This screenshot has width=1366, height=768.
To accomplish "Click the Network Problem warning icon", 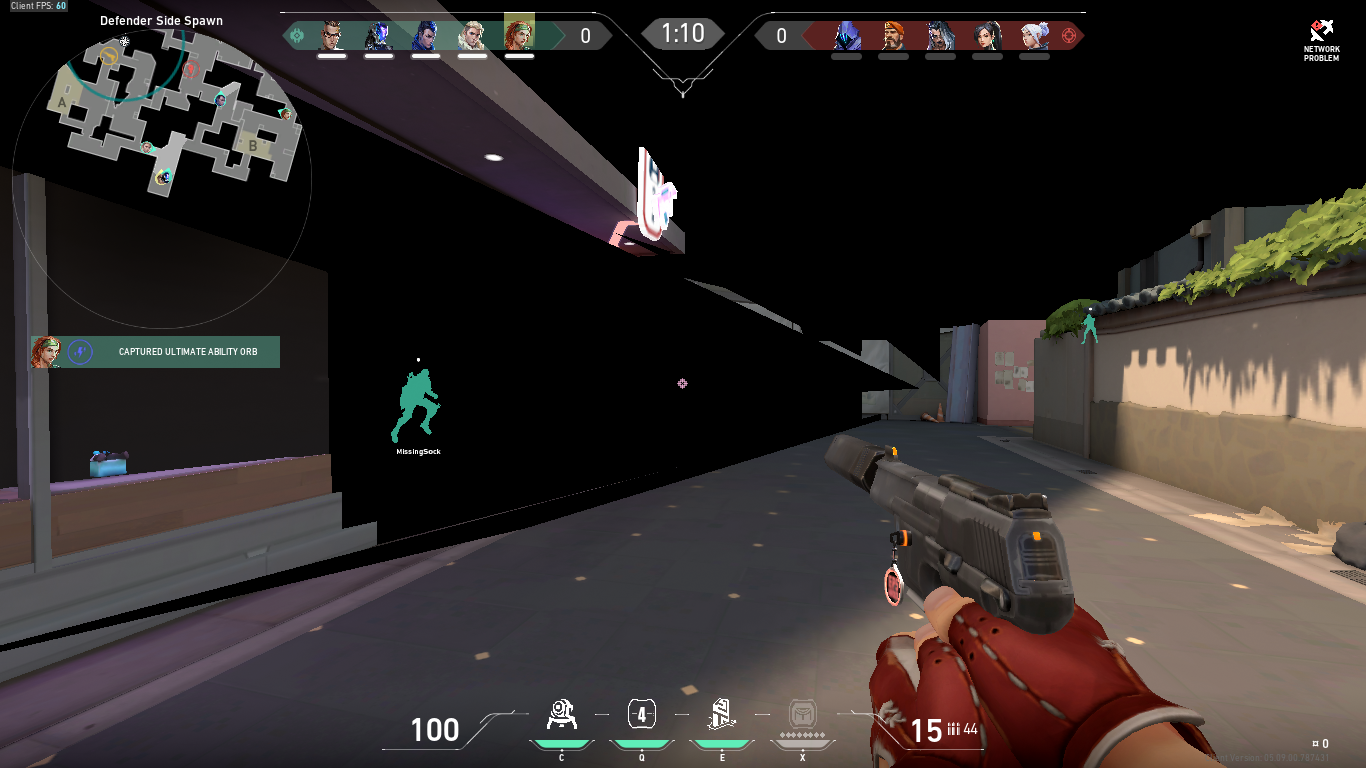I will (1321, 32).
